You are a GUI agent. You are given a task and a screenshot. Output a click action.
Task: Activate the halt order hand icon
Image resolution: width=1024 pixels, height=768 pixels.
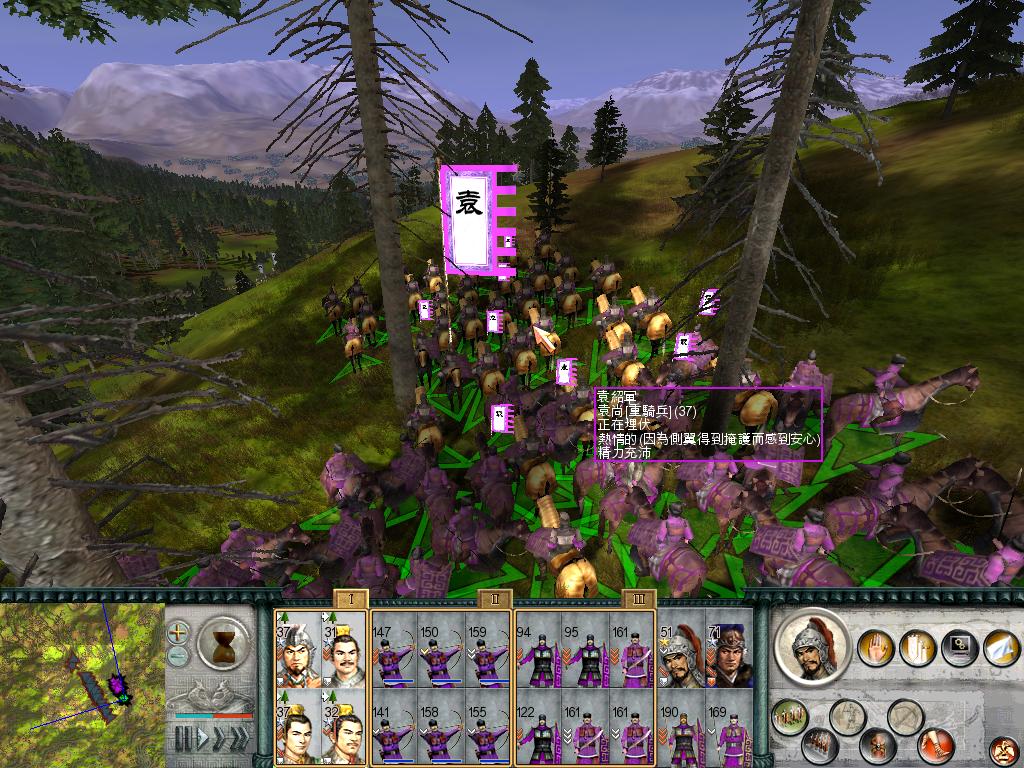click(x=877, y=649)
